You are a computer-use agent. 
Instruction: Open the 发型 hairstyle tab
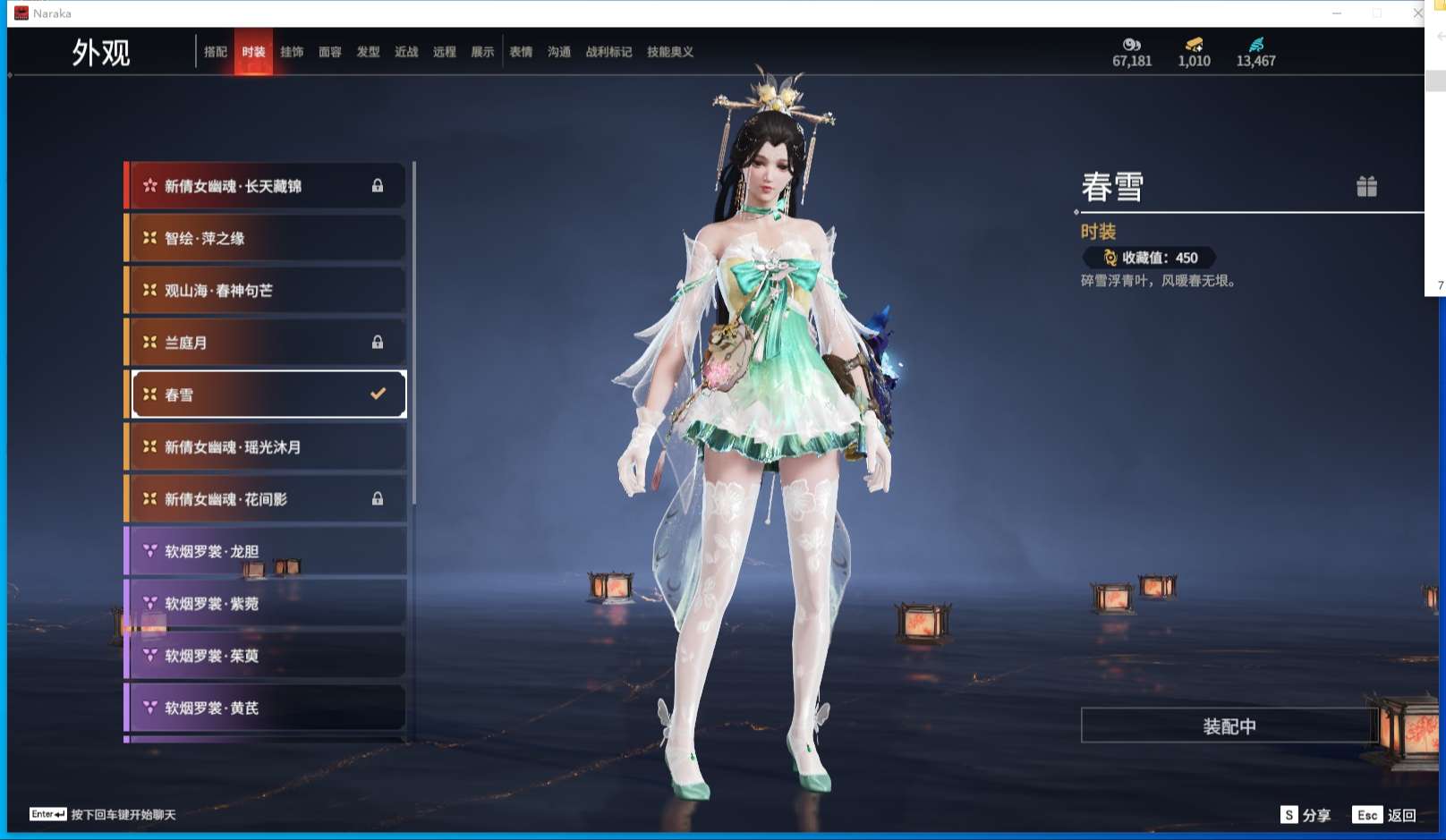pyautogui.click(x=369, y=52)
